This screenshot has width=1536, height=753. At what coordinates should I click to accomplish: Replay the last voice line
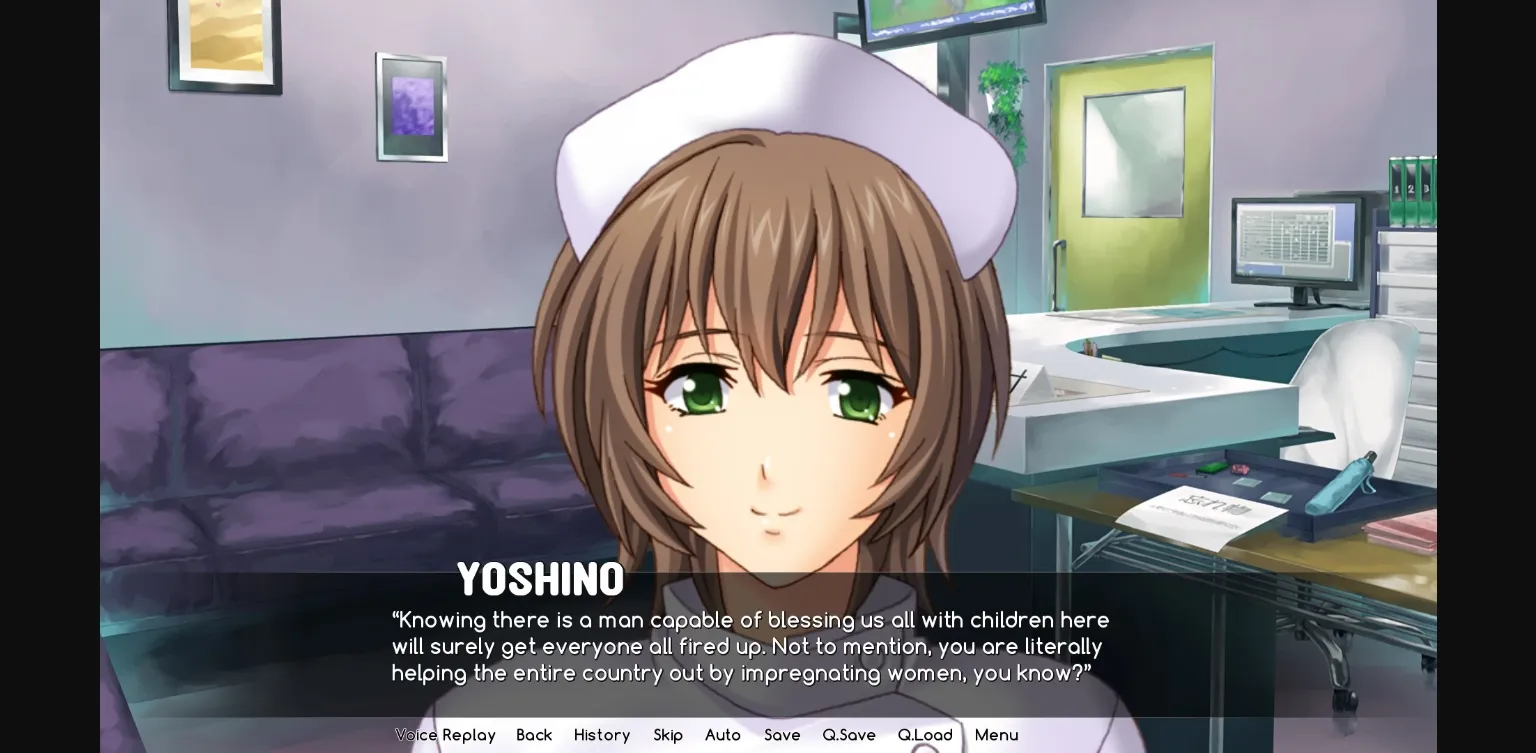click(x=445, y=735)
